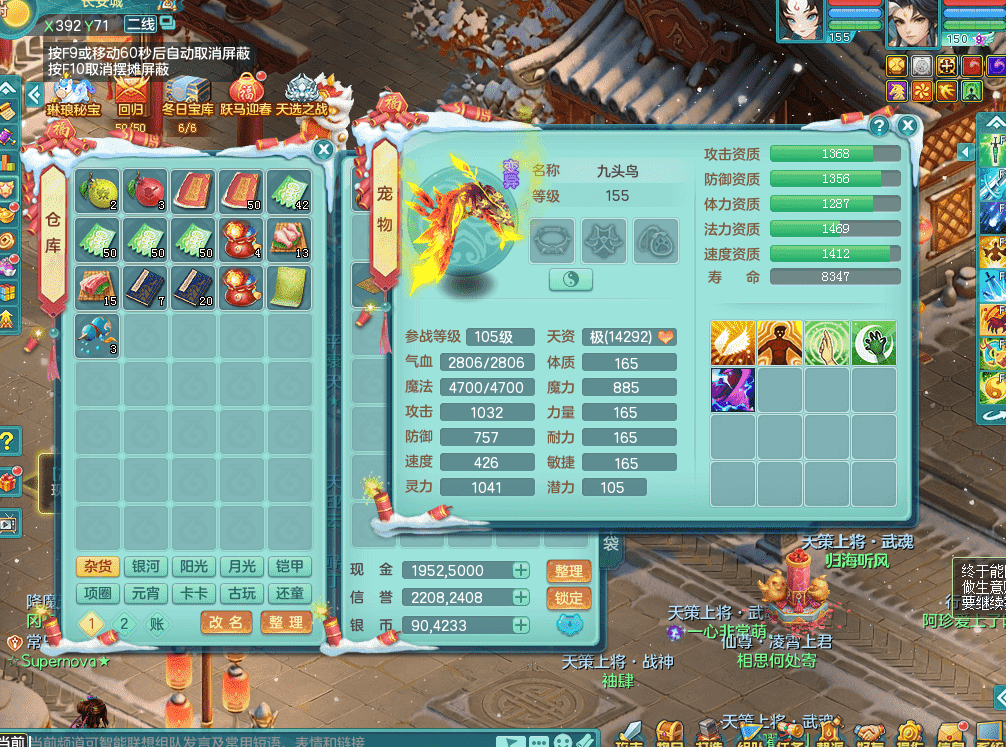Viewport: 1006px width, 747px height.
Task: Select the yellow-green fruit in the warehouse
Action: coord(97,190)
